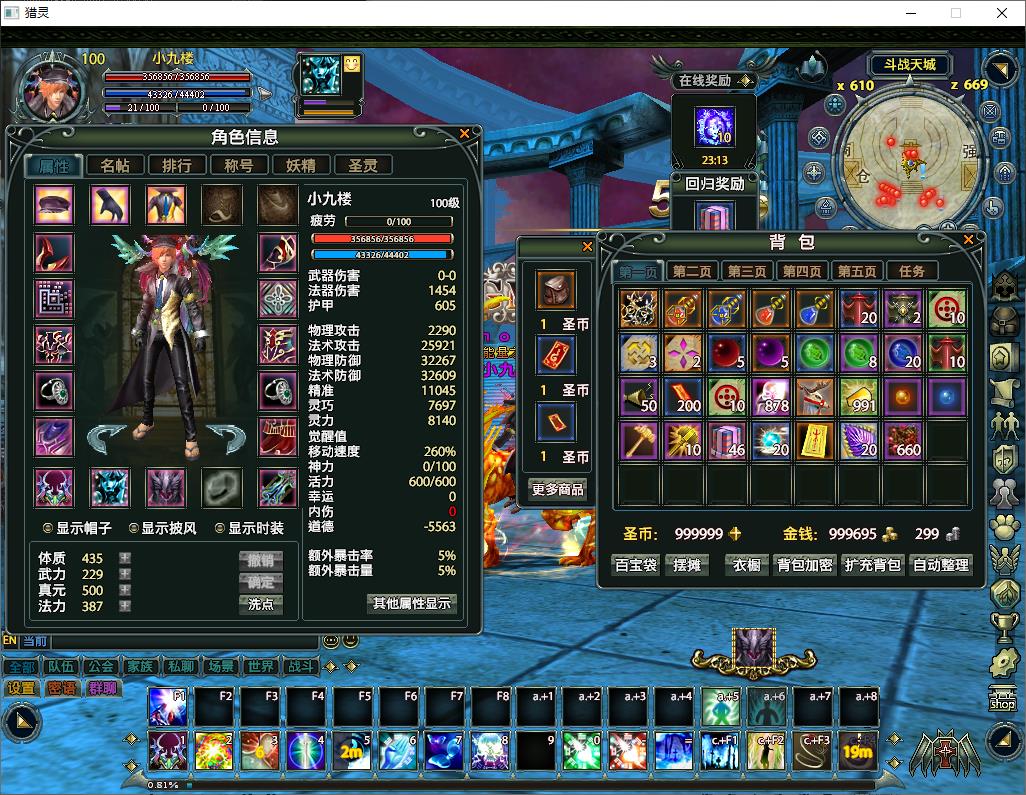This screenshot has height=795, width=1026.
Task: Close the 背包 inventory window
Action: 968,241
